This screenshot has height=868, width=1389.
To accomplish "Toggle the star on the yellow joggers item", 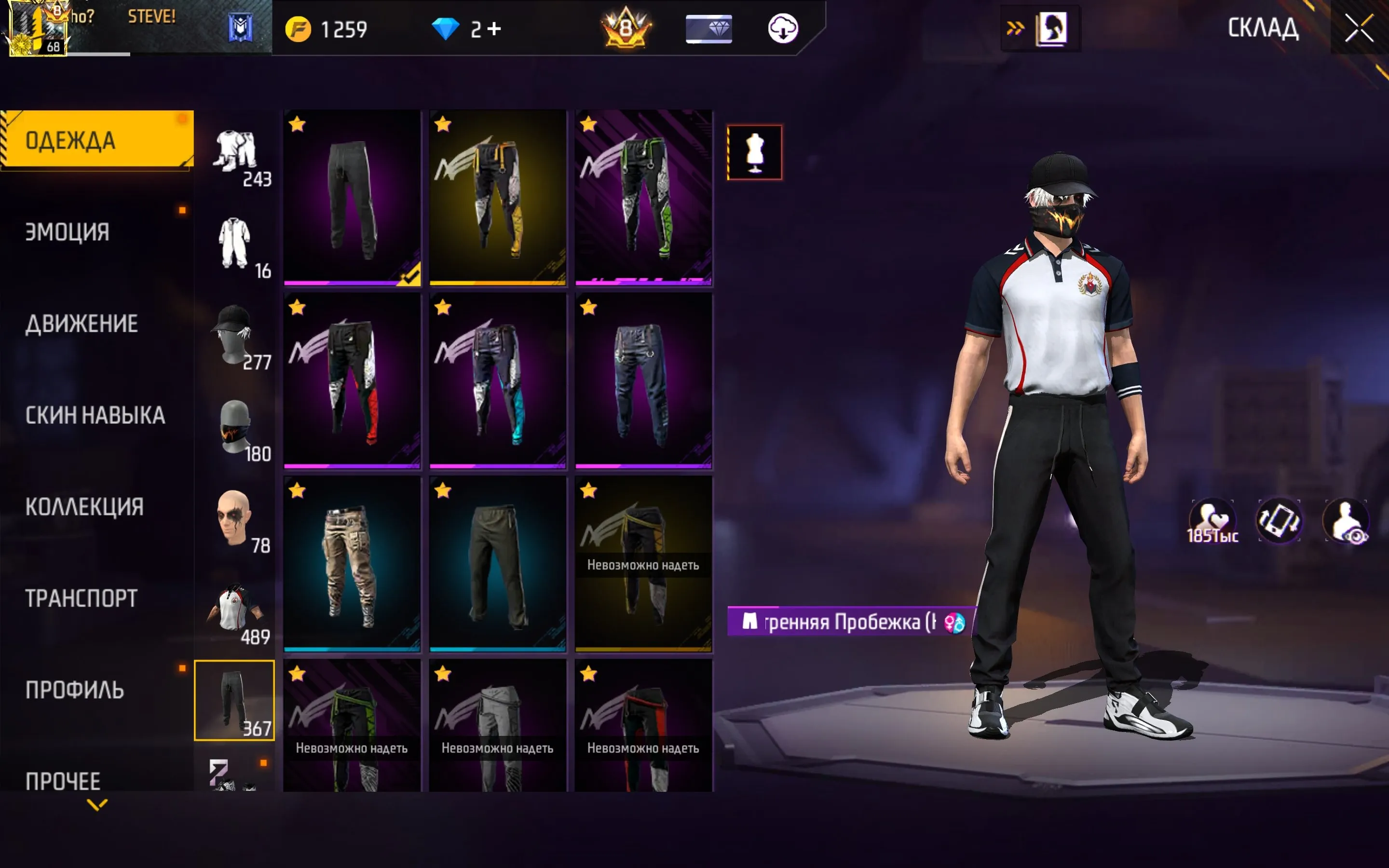I will (443, 124).
